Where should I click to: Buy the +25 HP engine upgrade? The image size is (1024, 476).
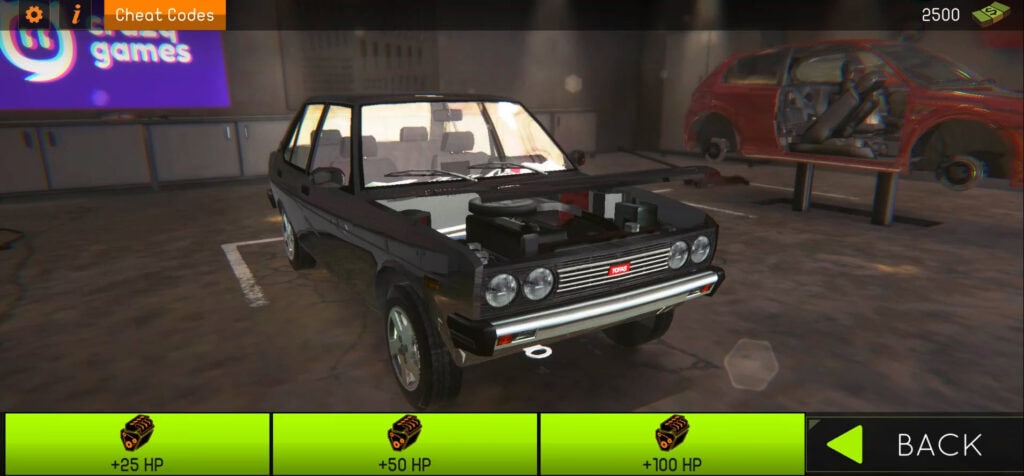[x=137, y=444]
